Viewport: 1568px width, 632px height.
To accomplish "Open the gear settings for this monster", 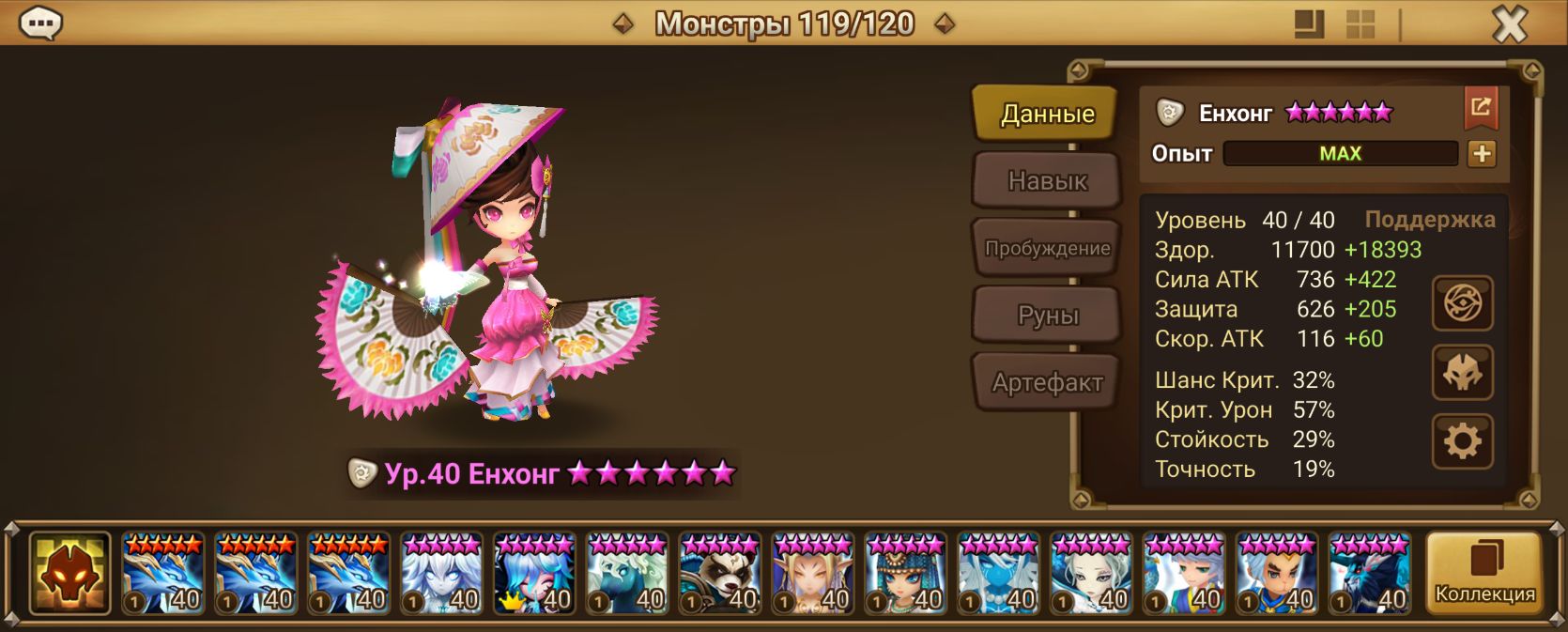I will point(1462,440).
